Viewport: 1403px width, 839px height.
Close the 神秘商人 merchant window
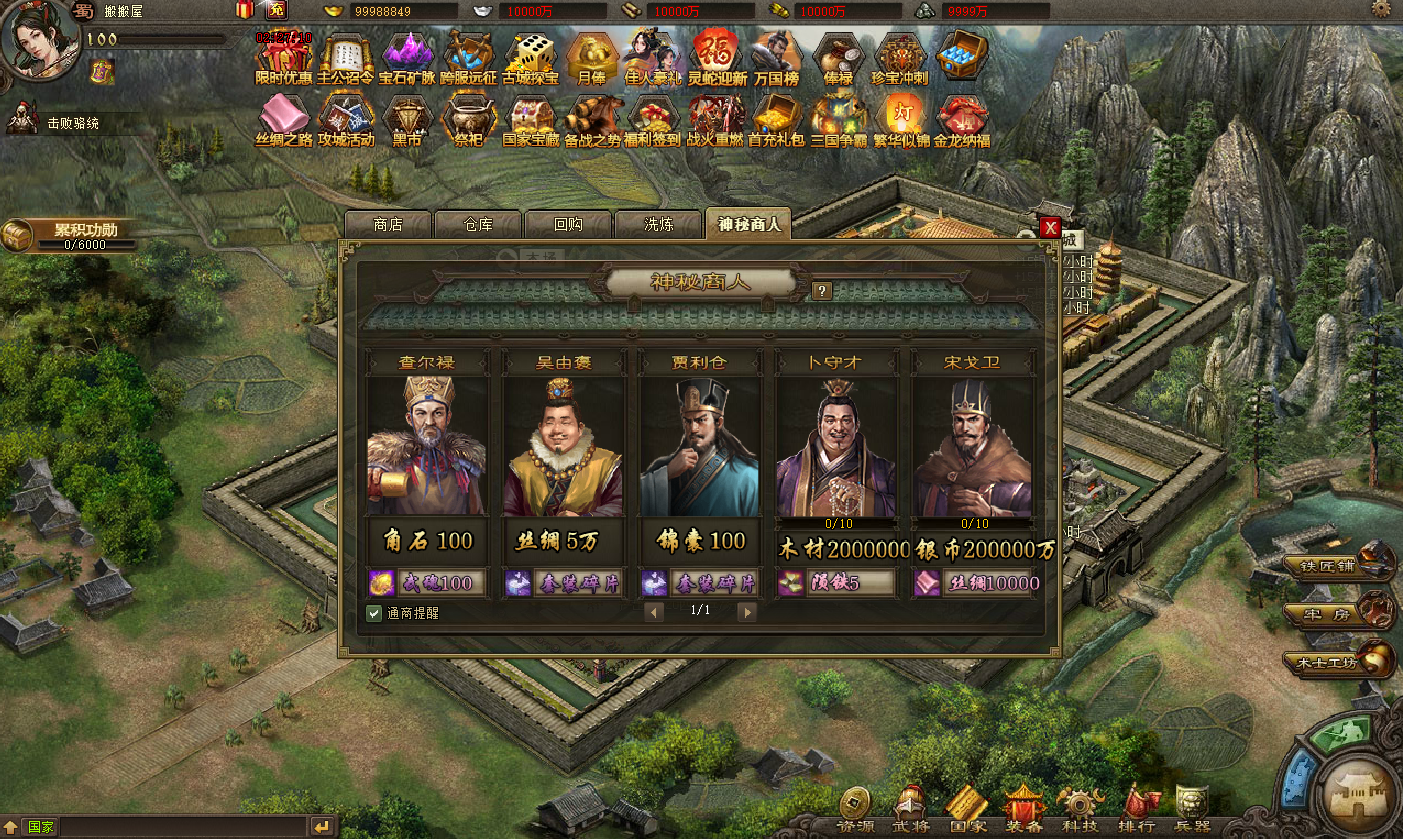point(1050,228)
